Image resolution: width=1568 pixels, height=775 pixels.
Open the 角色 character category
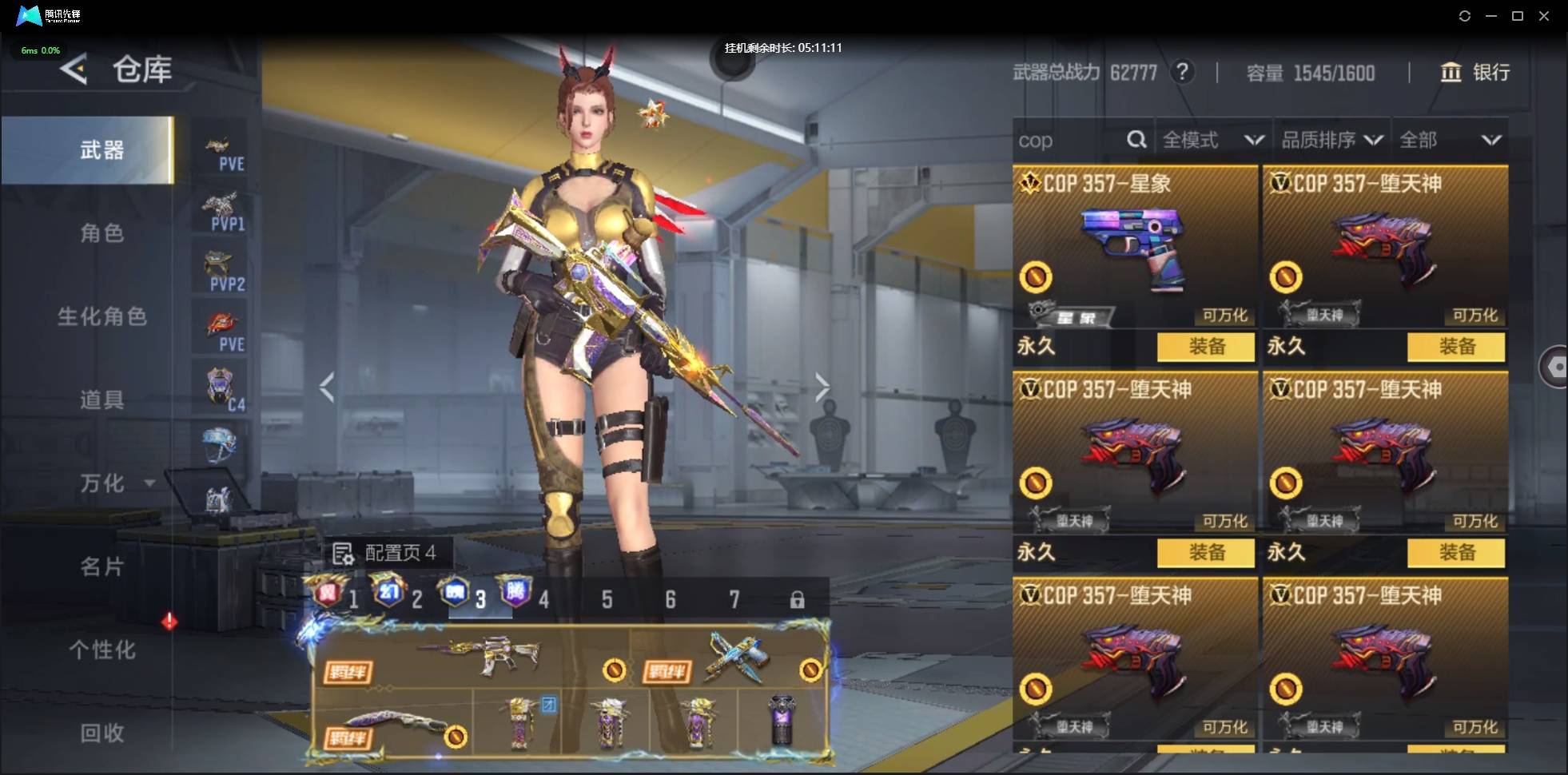click(x=101, y=233)
